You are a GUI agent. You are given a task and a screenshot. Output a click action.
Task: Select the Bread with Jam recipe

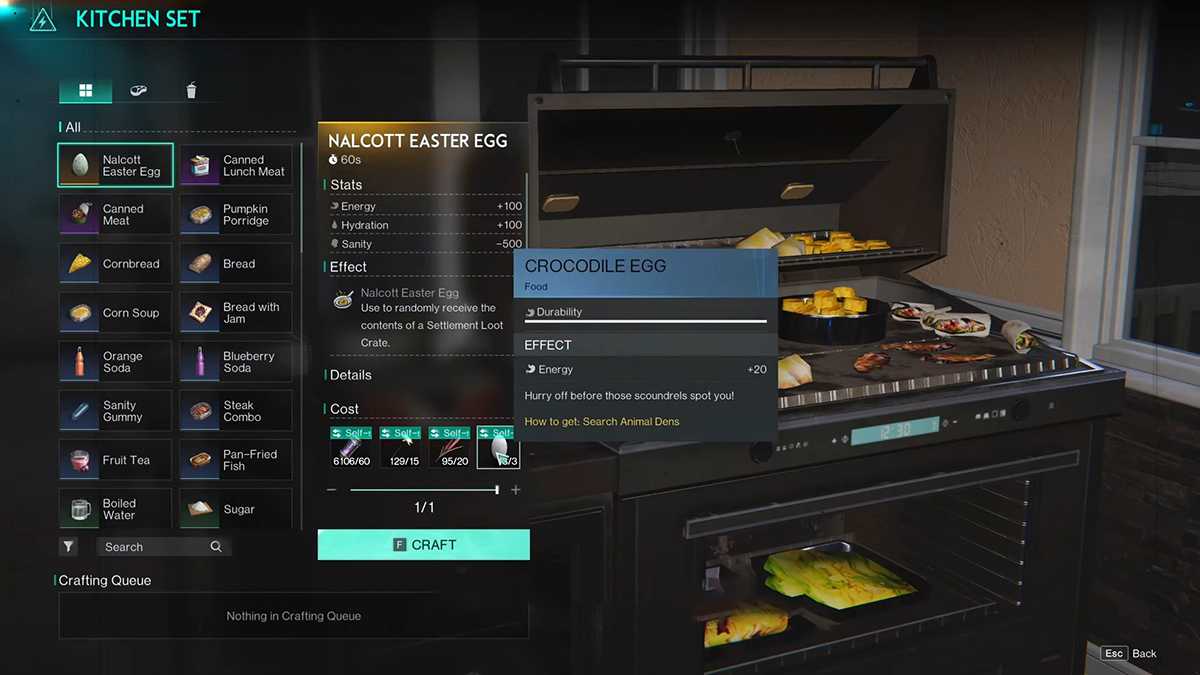pos(236,313)
